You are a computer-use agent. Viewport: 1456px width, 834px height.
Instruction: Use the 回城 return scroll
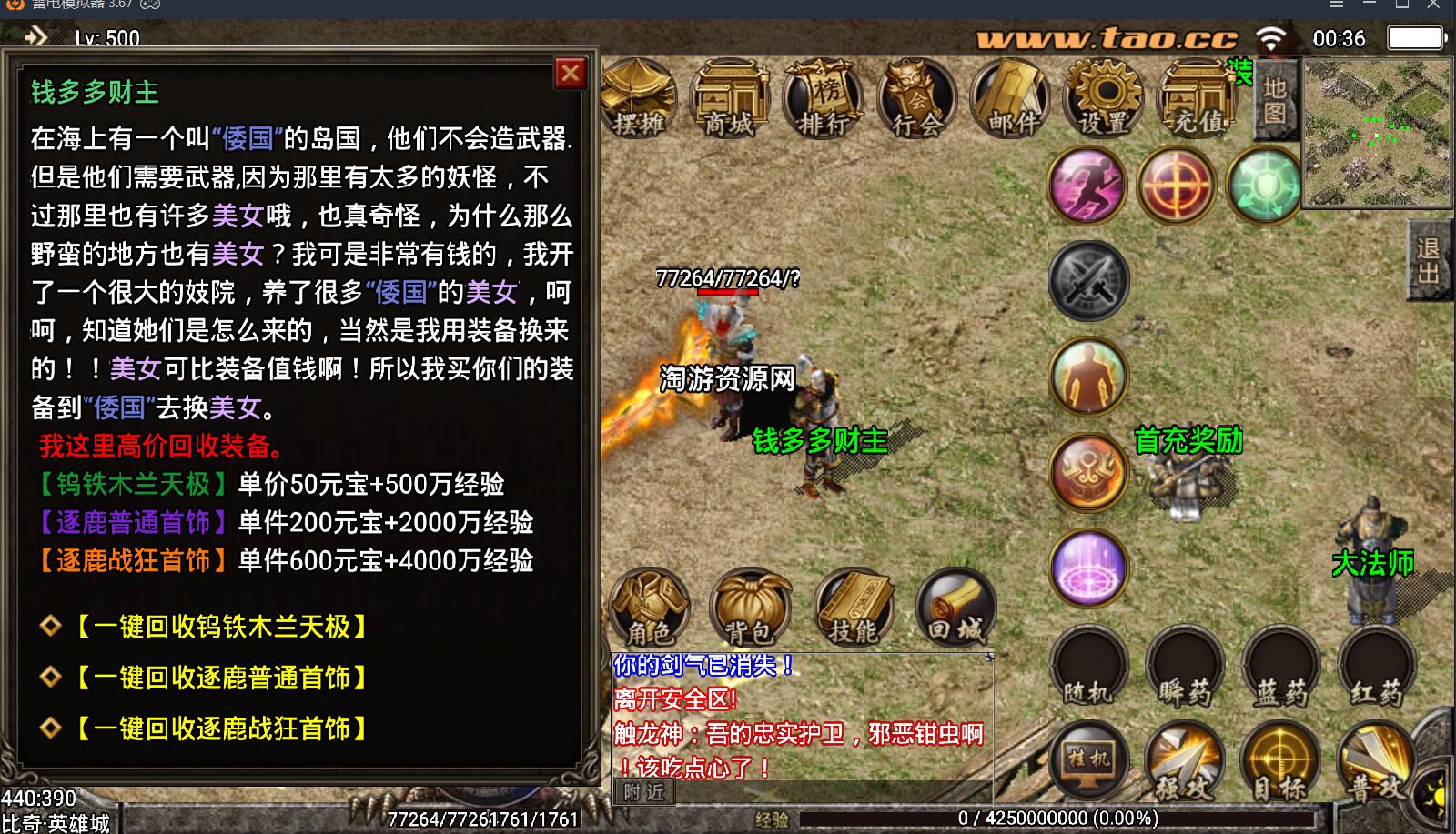955,607
